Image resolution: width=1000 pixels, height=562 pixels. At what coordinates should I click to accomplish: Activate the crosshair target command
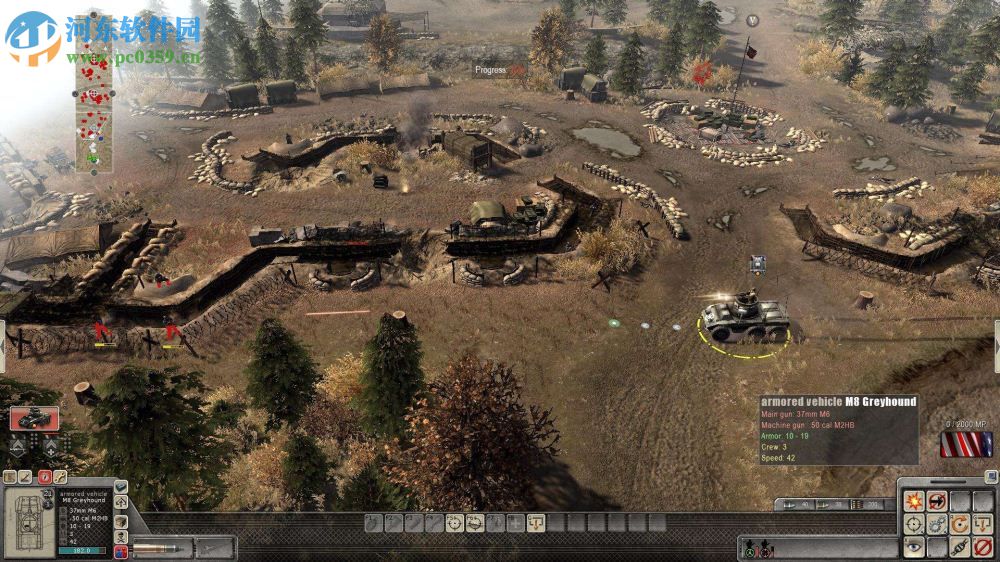point(914,524)
